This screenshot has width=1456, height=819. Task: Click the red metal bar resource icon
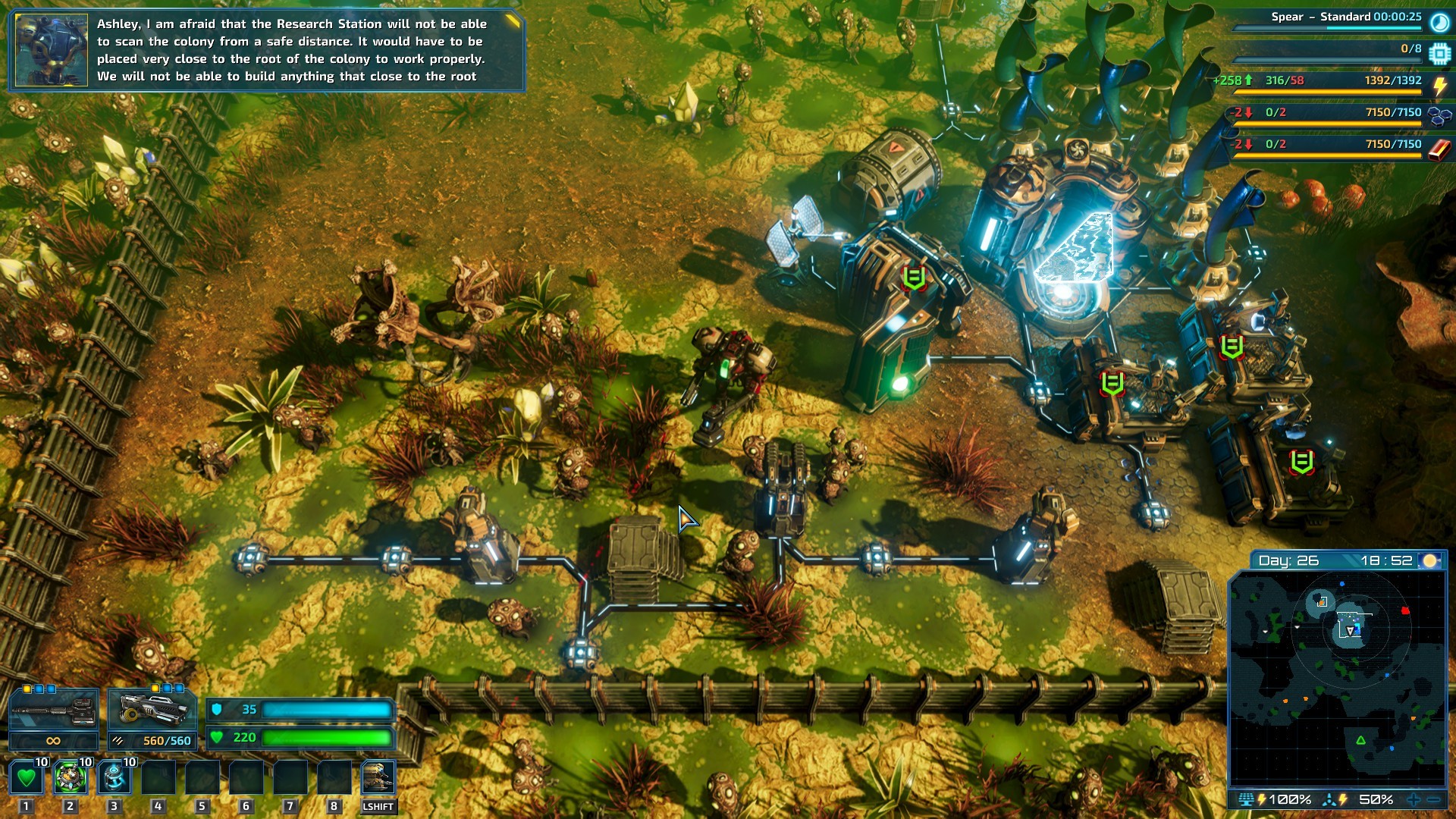coord(1439,144)
